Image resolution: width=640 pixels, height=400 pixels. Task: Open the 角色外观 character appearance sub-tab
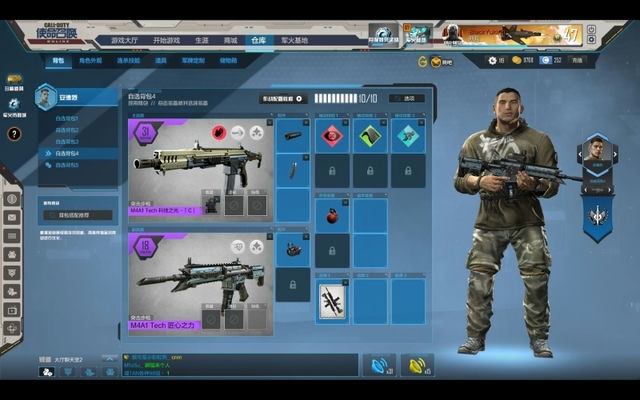[x=90, y=61]
